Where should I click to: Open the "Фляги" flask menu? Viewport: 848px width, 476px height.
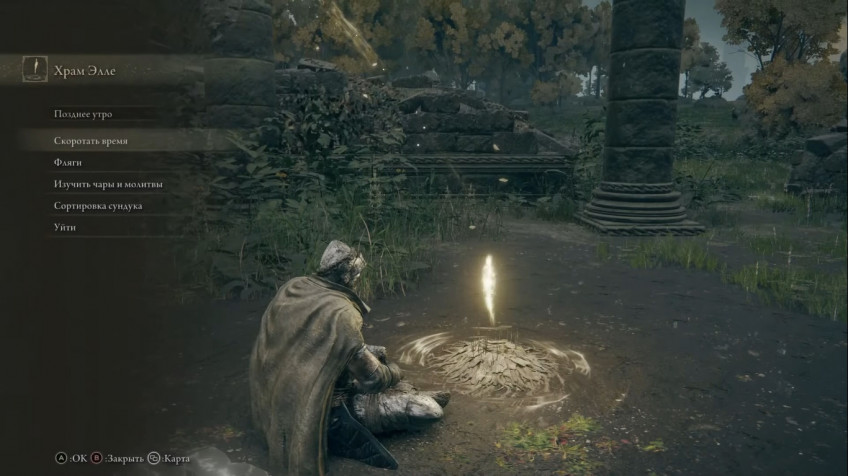click(x=68, y=162)
